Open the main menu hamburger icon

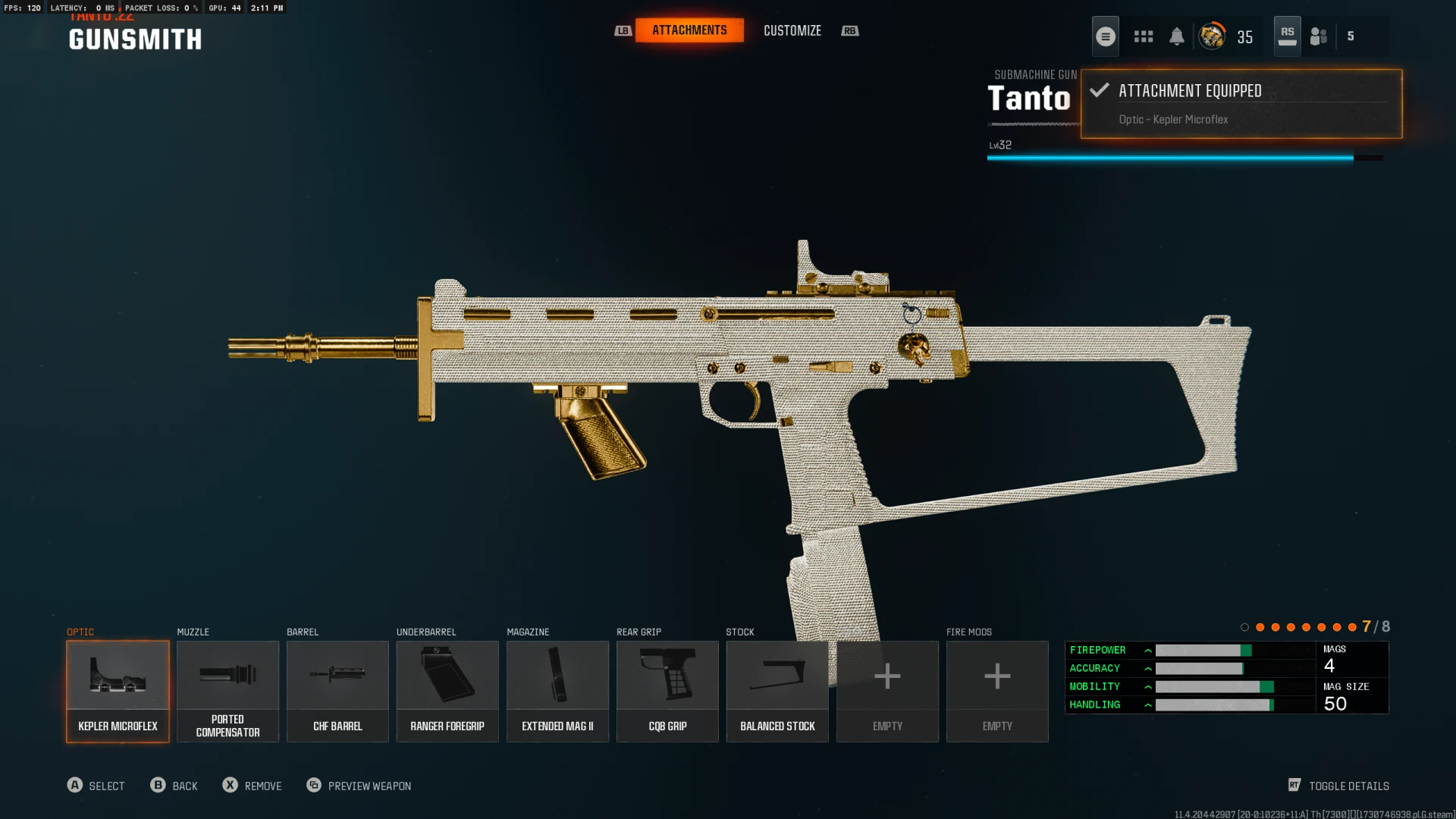[1106, 36]
